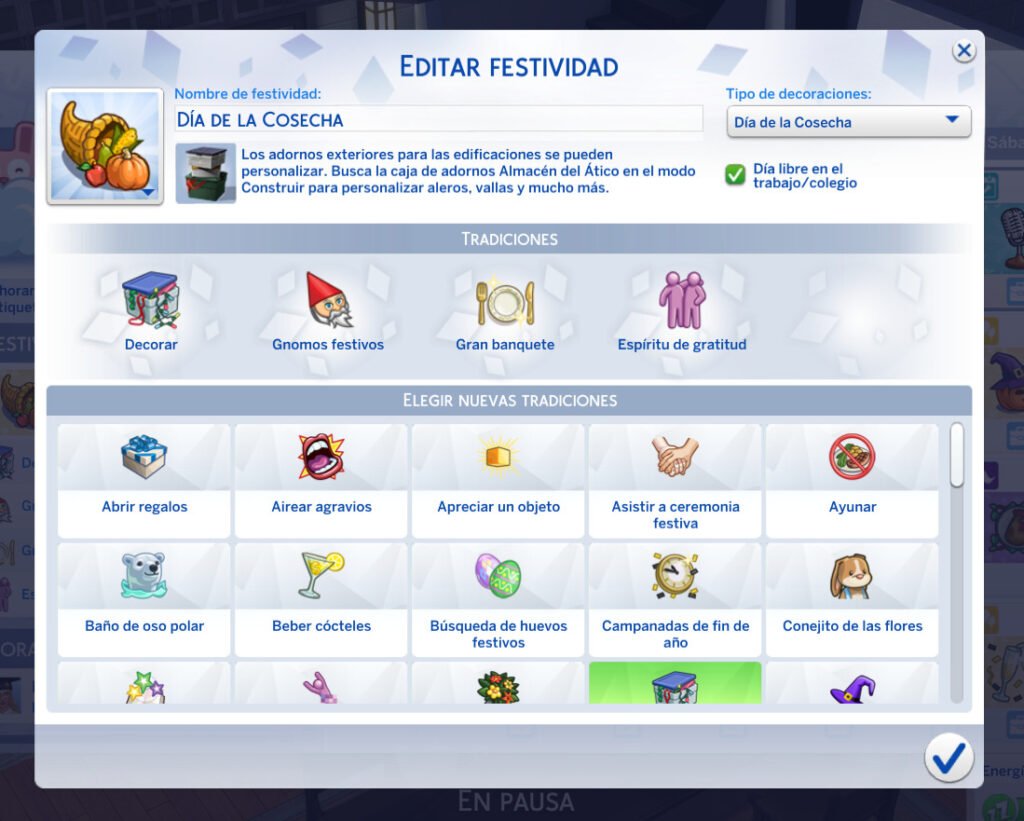This screenshot has width=1024, height=821.
Task: Pick the Airear agravios tradition tile
Action: pos(321,481)
